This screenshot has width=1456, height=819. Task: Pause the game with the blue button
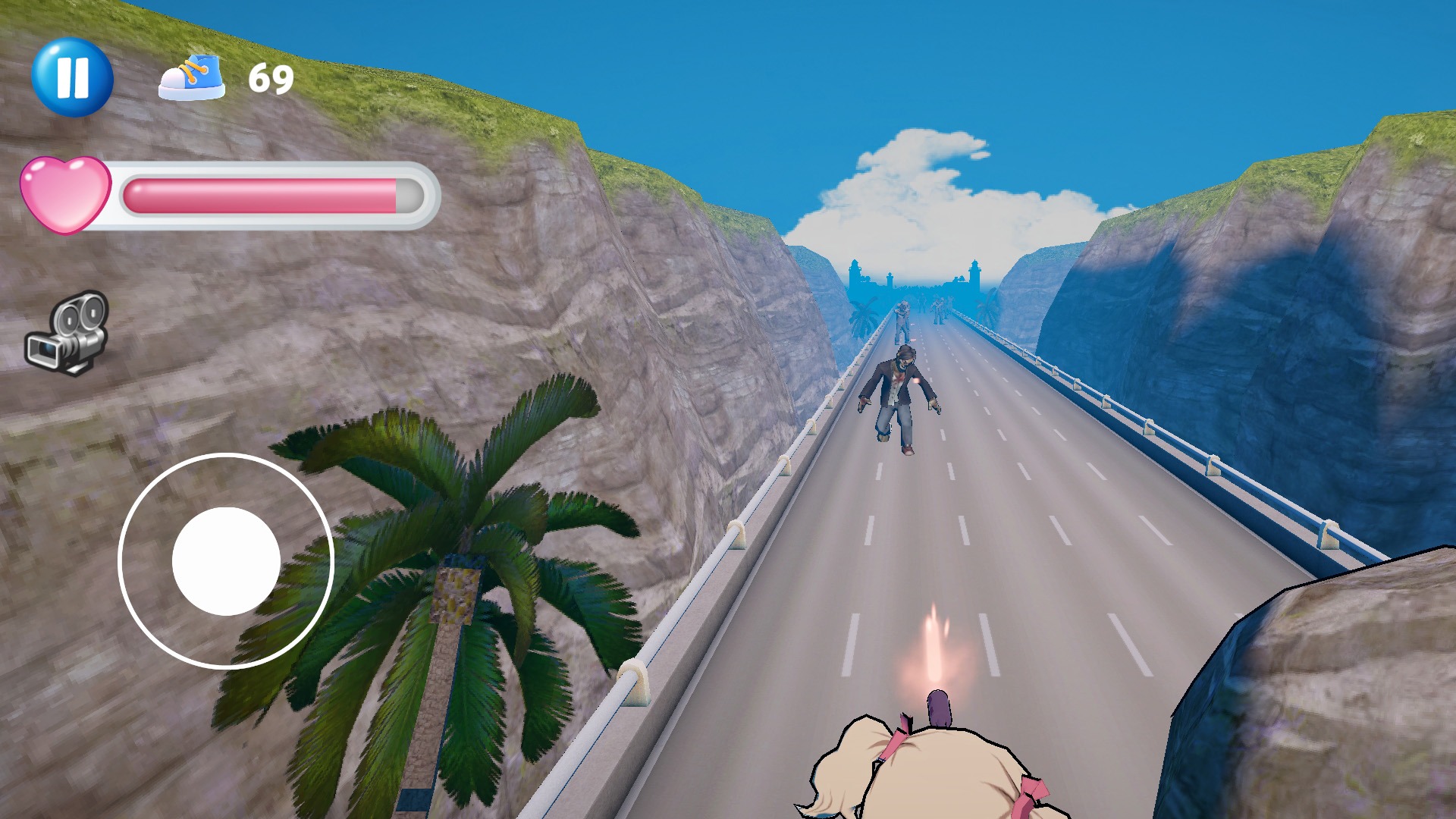[x=72, y=77]
